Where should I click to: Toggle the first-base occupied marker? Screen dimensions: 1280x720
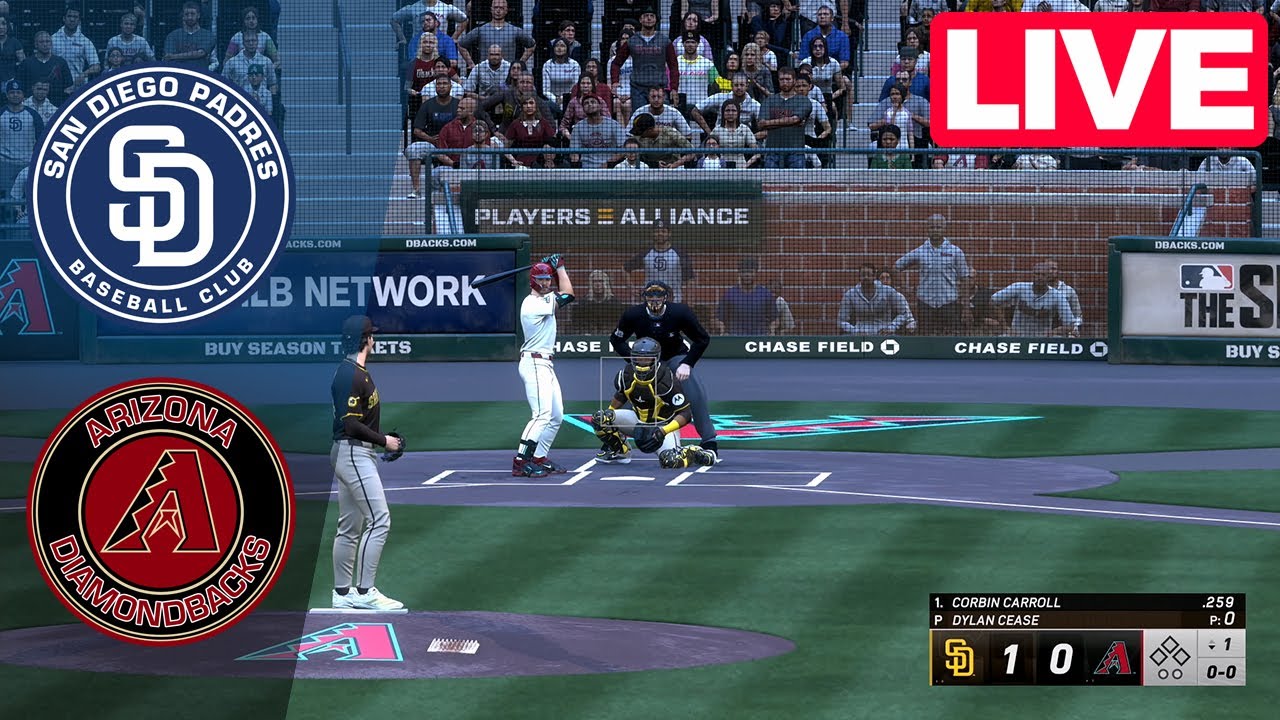click(x=1181, y=656)
